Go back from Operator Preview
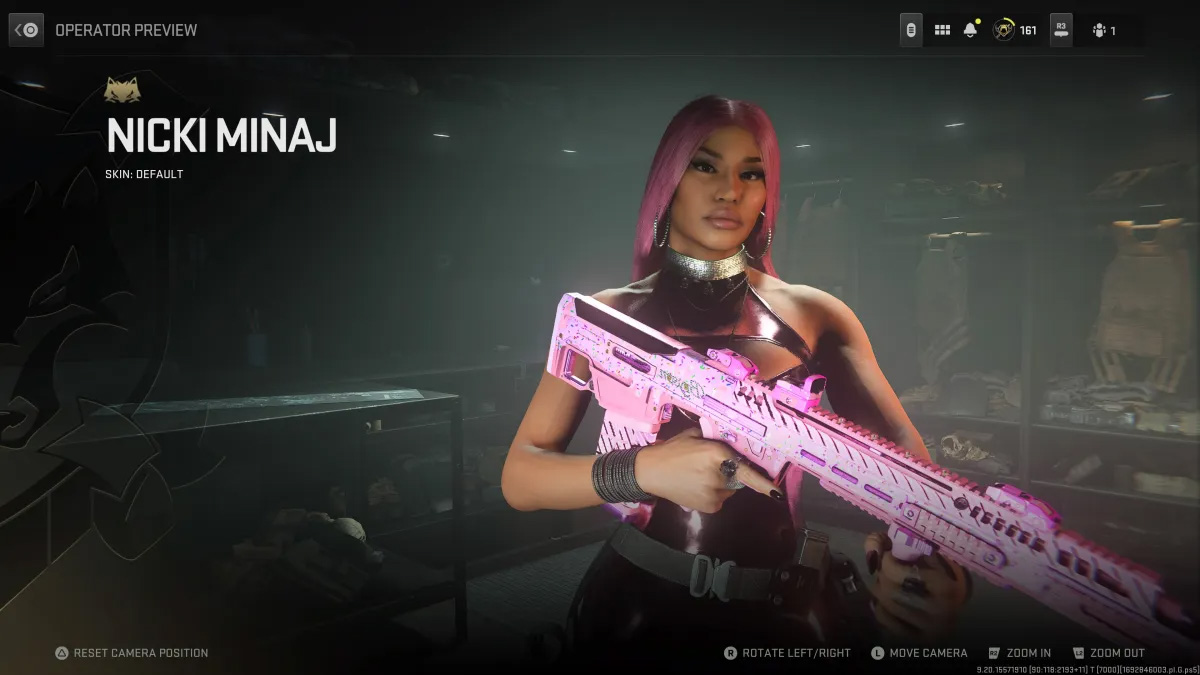Image resolution: width=1200 pixels, height=675 pixels. (27, 30)
